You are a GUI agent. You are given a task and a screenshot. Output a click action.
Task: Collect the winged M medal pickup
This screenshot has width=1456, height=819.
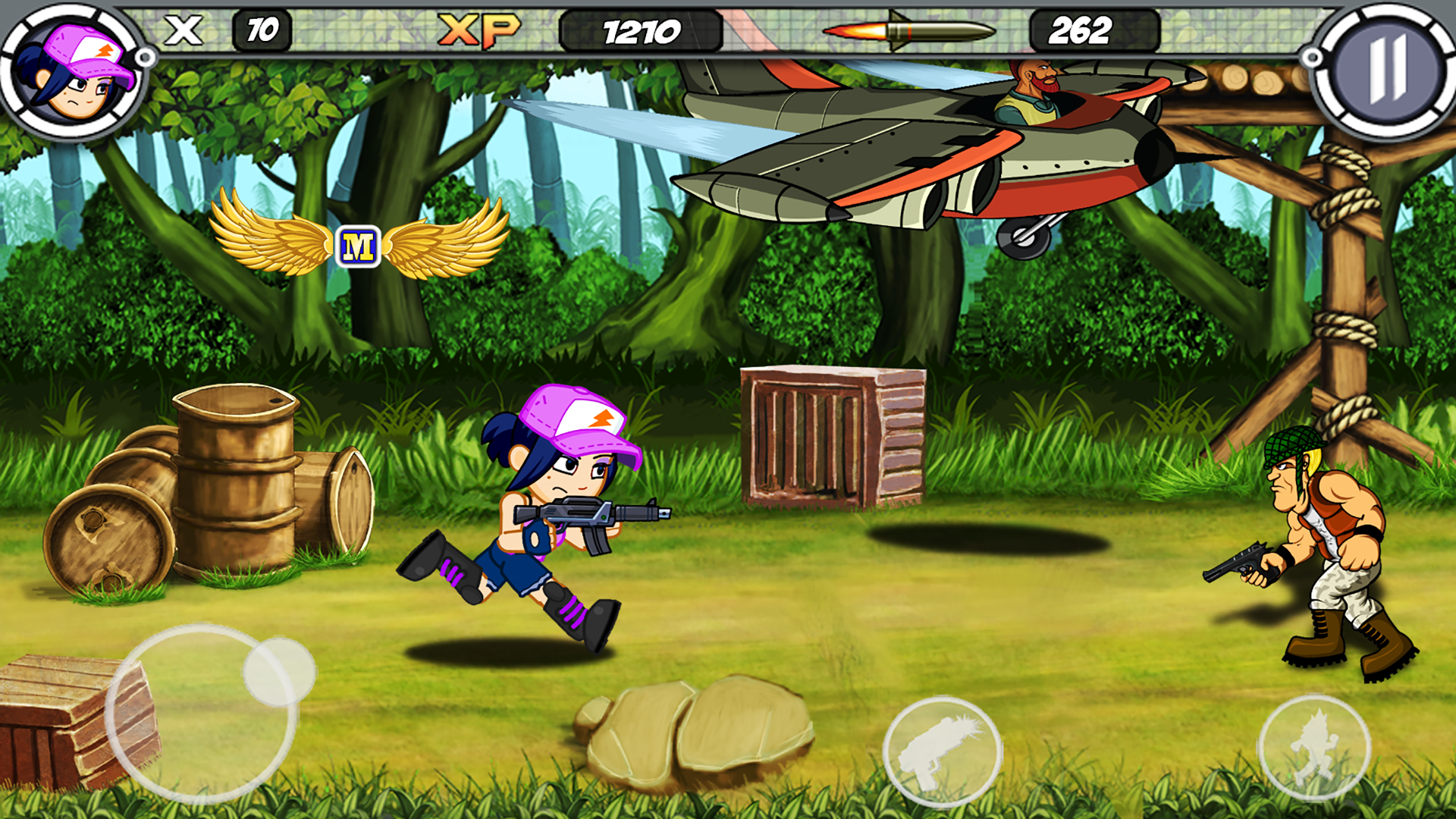click(358, 243)
